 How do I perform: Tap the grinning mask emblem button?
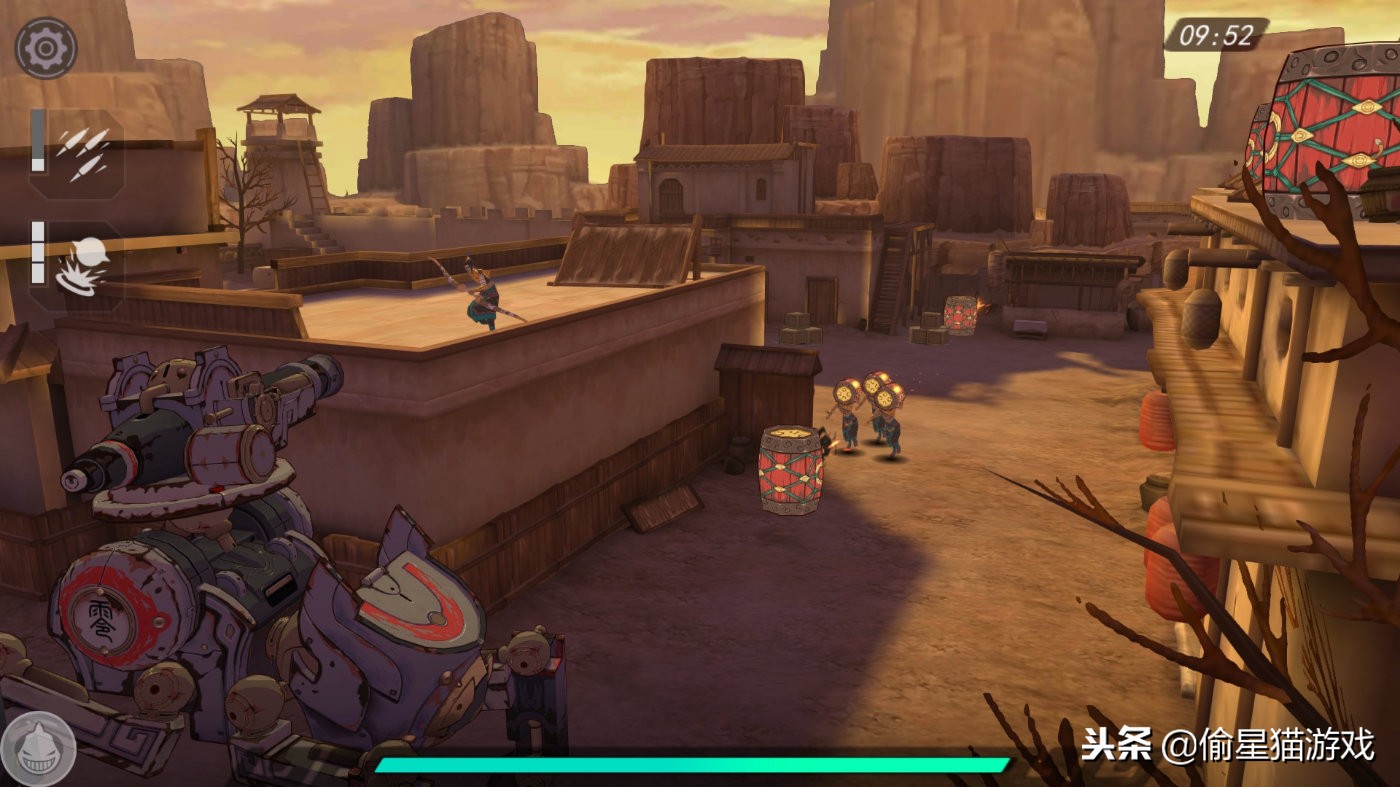point(38,748)
